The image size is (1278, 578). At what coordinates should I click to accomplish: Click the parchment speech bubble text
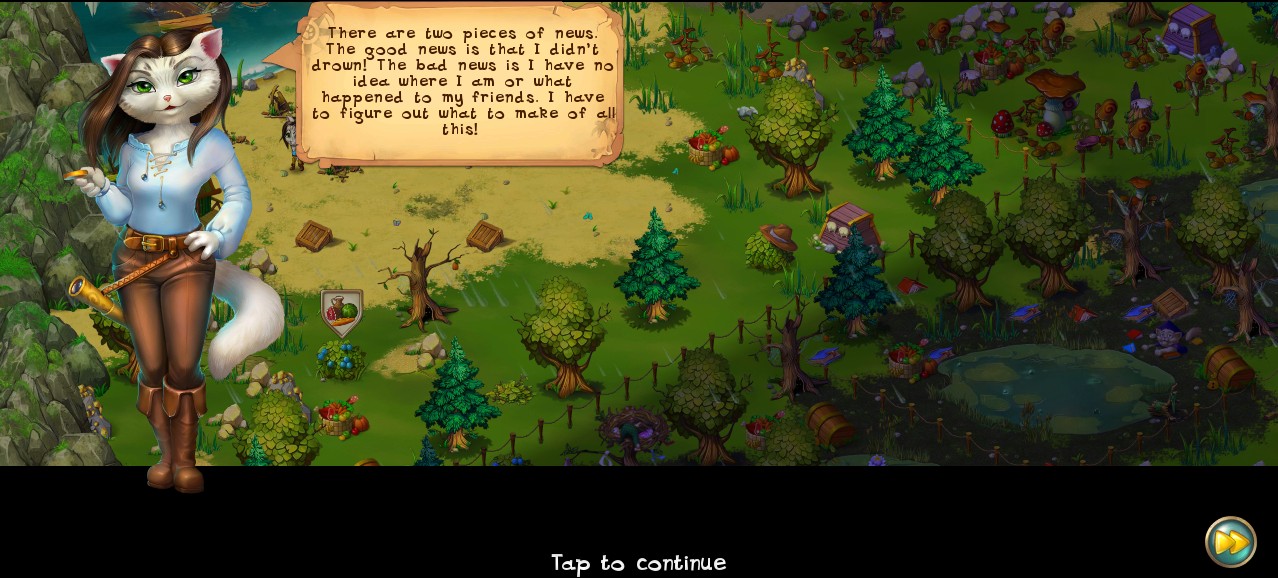461,83
